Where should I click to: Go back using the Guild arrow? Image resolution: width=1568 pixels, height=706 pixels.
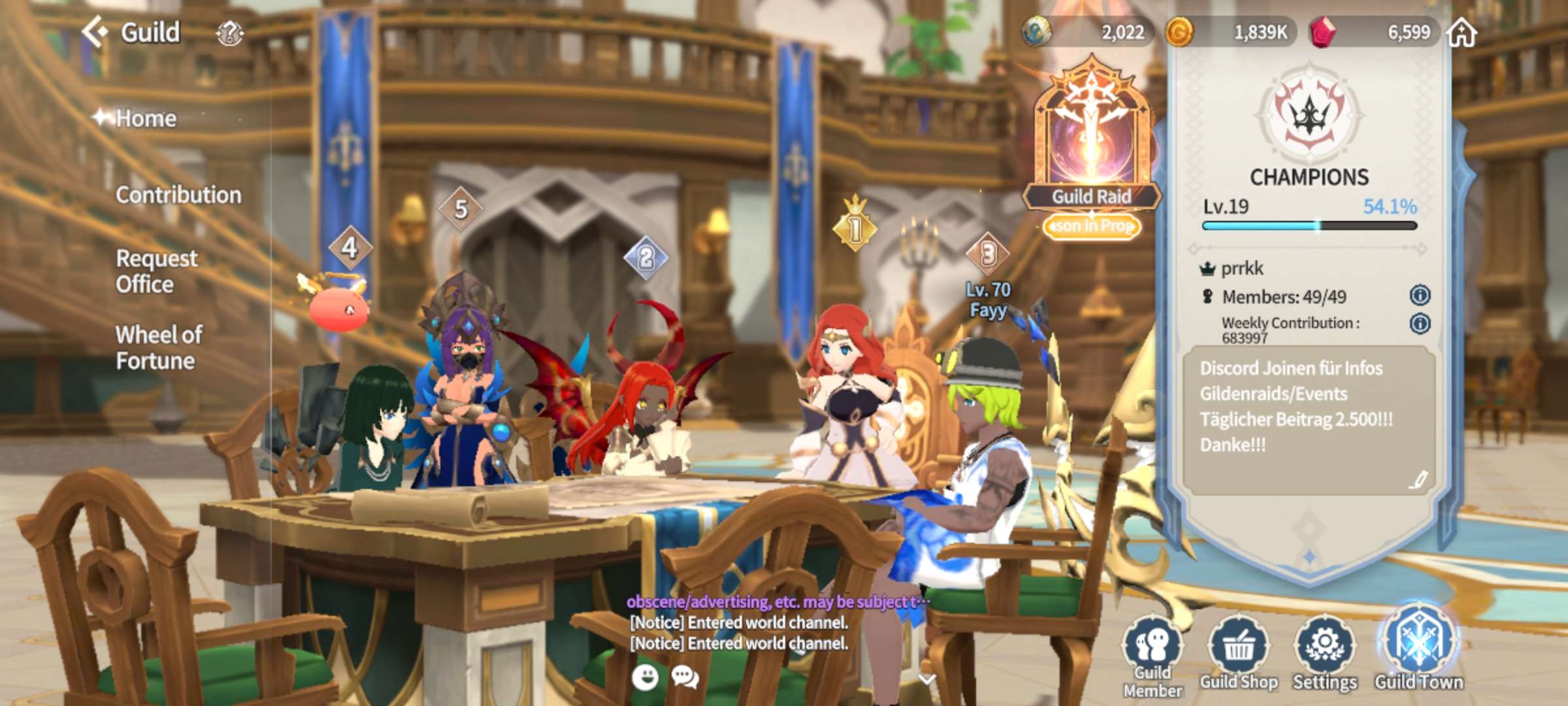click(95, 32)
